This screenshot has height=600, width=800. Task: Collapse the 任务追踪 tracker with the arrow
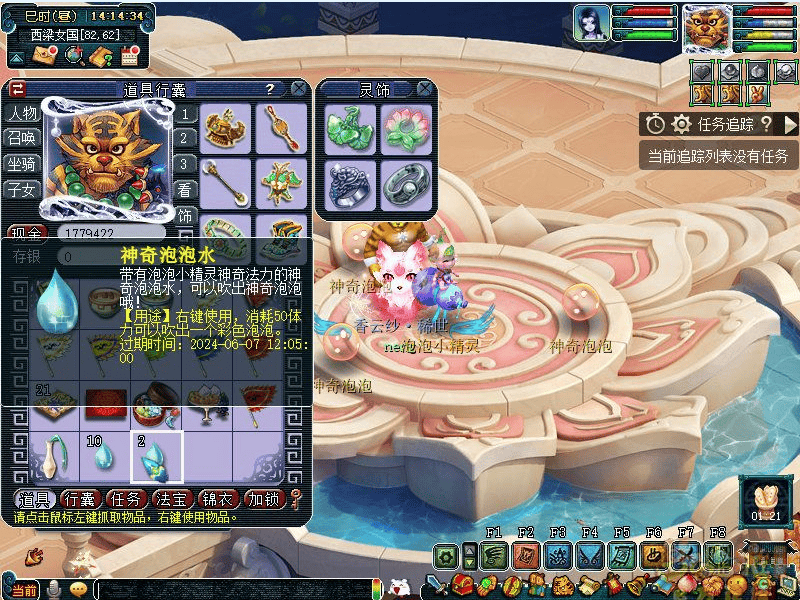point(789,124)
